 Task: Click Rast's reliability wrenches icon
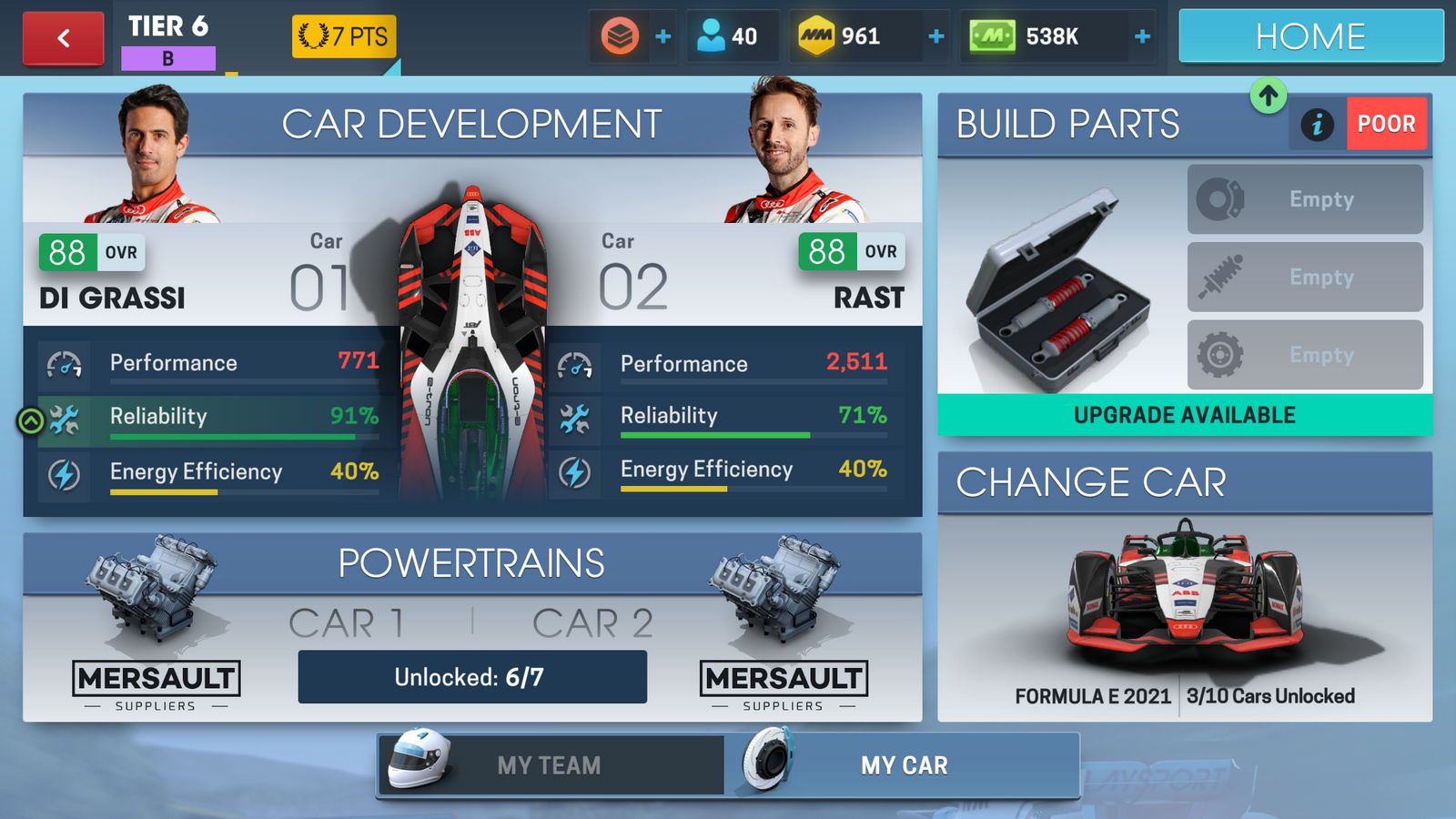point(574,417)
